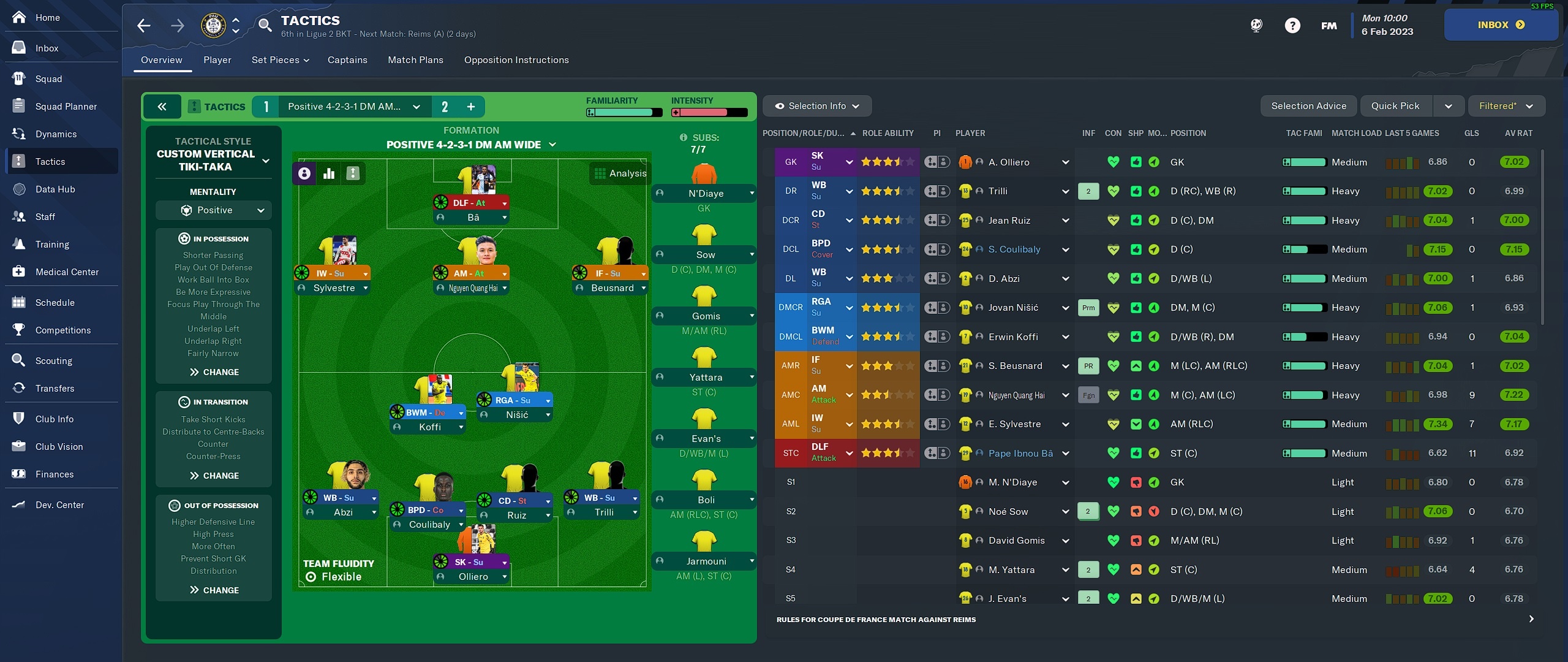Open the Filtered player list dropdown
The image size is (1568, 662).
tap(1506, 106)
